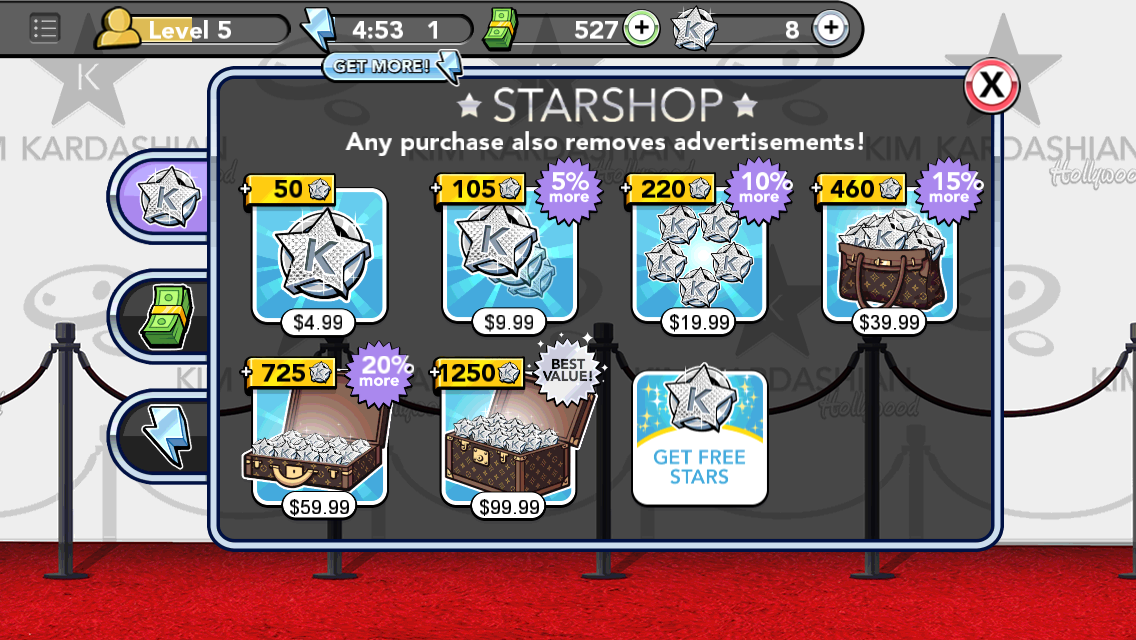Open the list menu icon

(45, 29)
